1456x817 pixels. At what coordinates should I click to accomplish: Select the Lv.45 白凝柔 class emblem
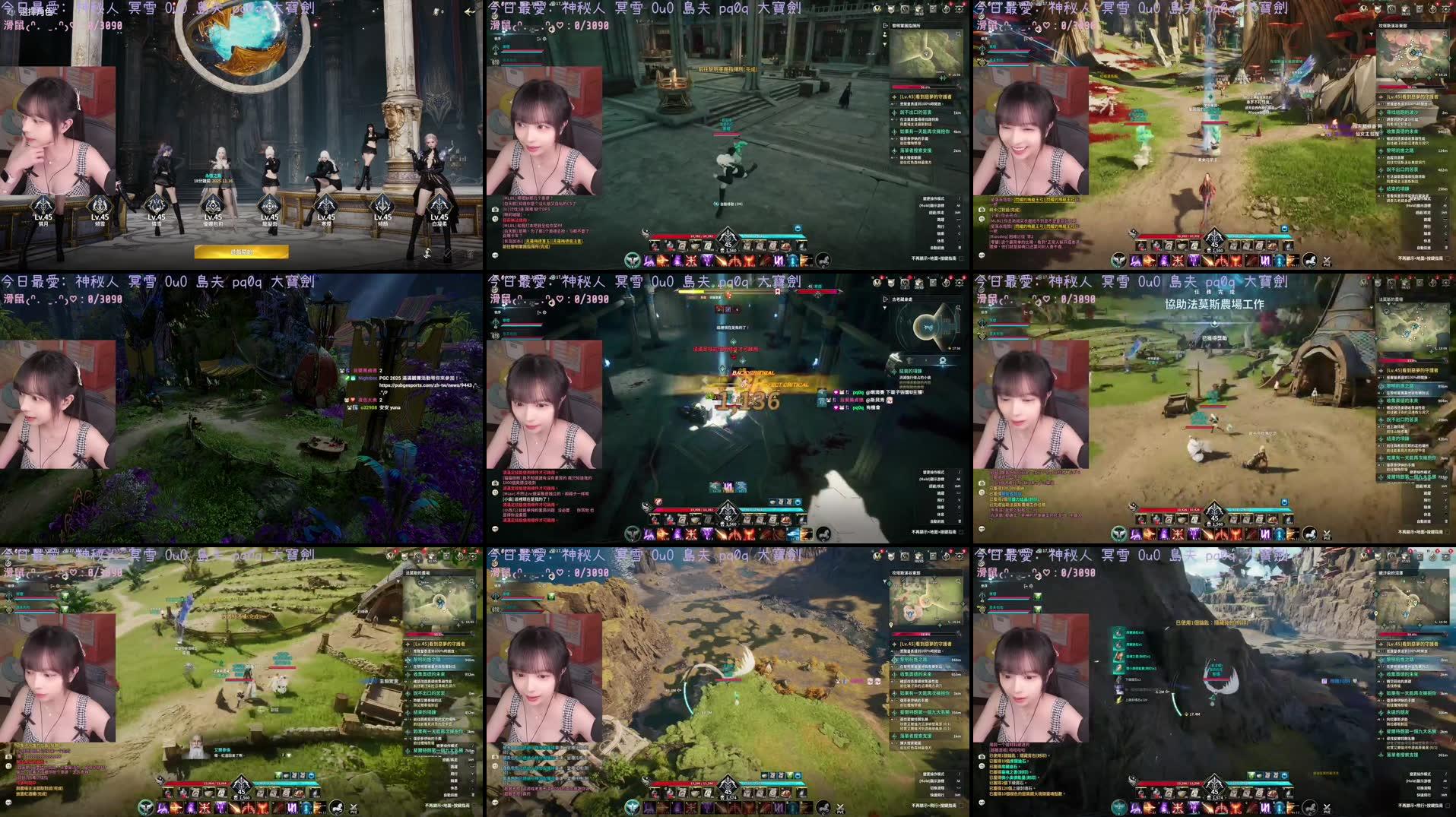[x=439, y=204]
